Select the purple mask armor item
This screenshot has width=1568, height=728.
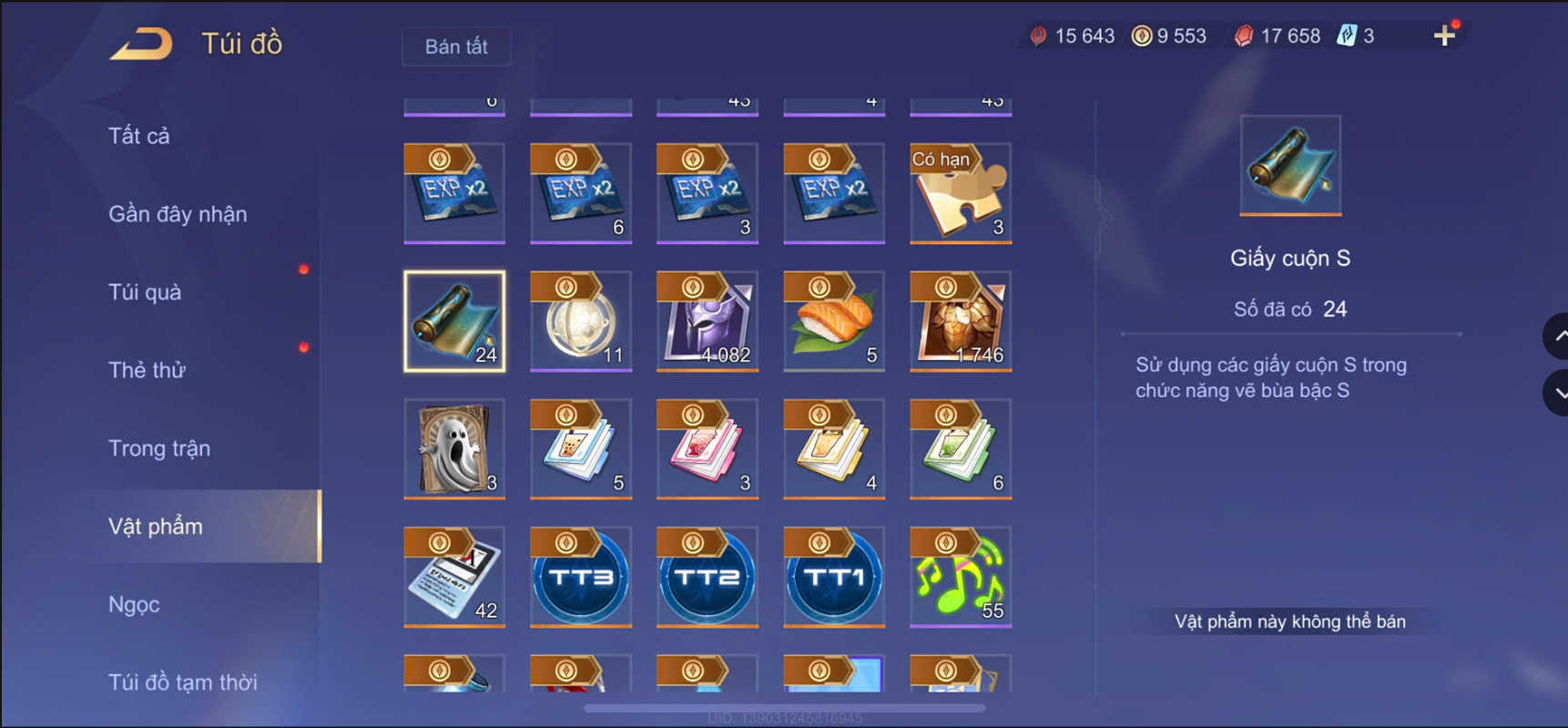pos(707,321)
